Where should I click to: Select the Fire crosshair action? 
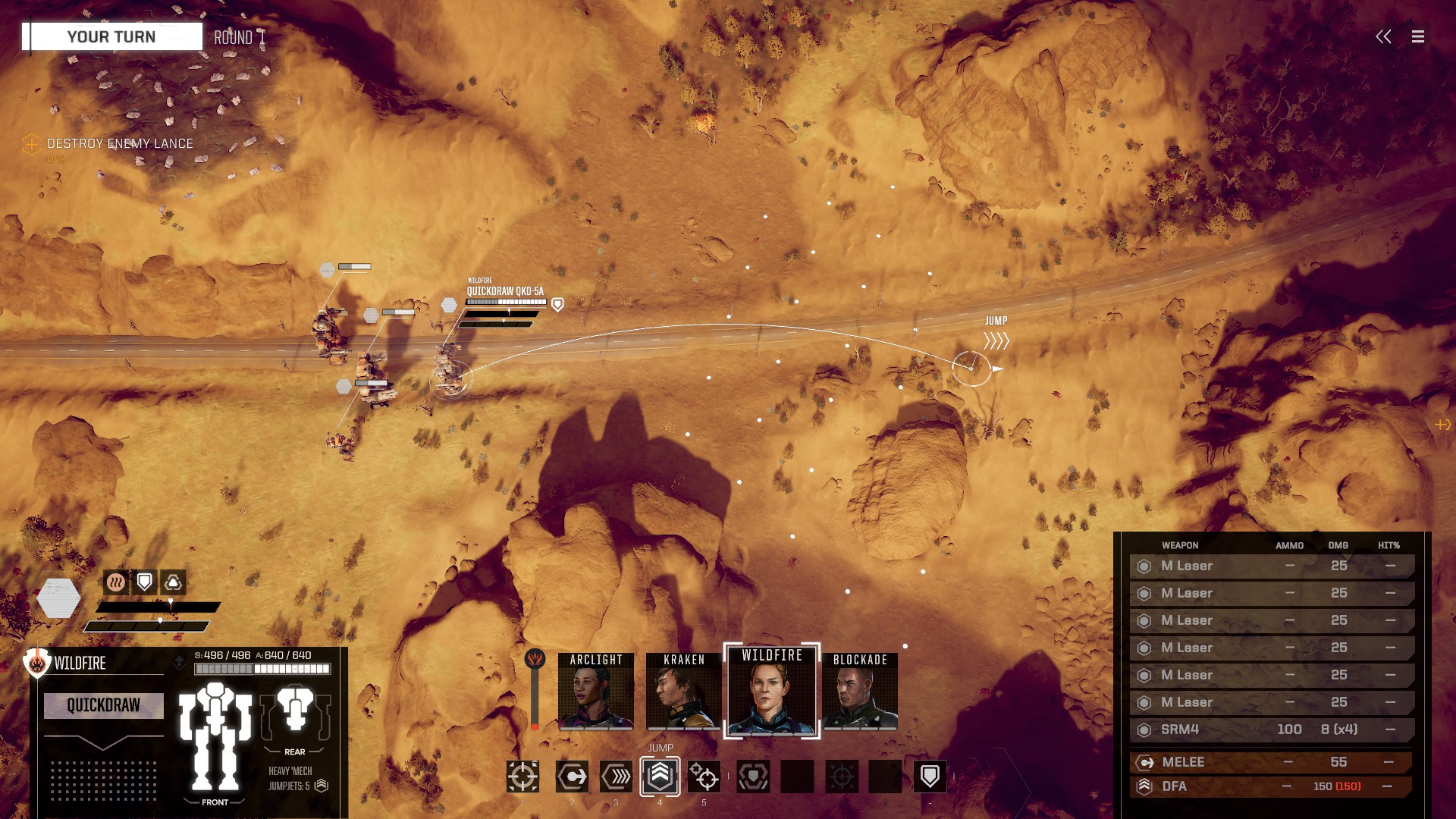click(x=522, y=777)
